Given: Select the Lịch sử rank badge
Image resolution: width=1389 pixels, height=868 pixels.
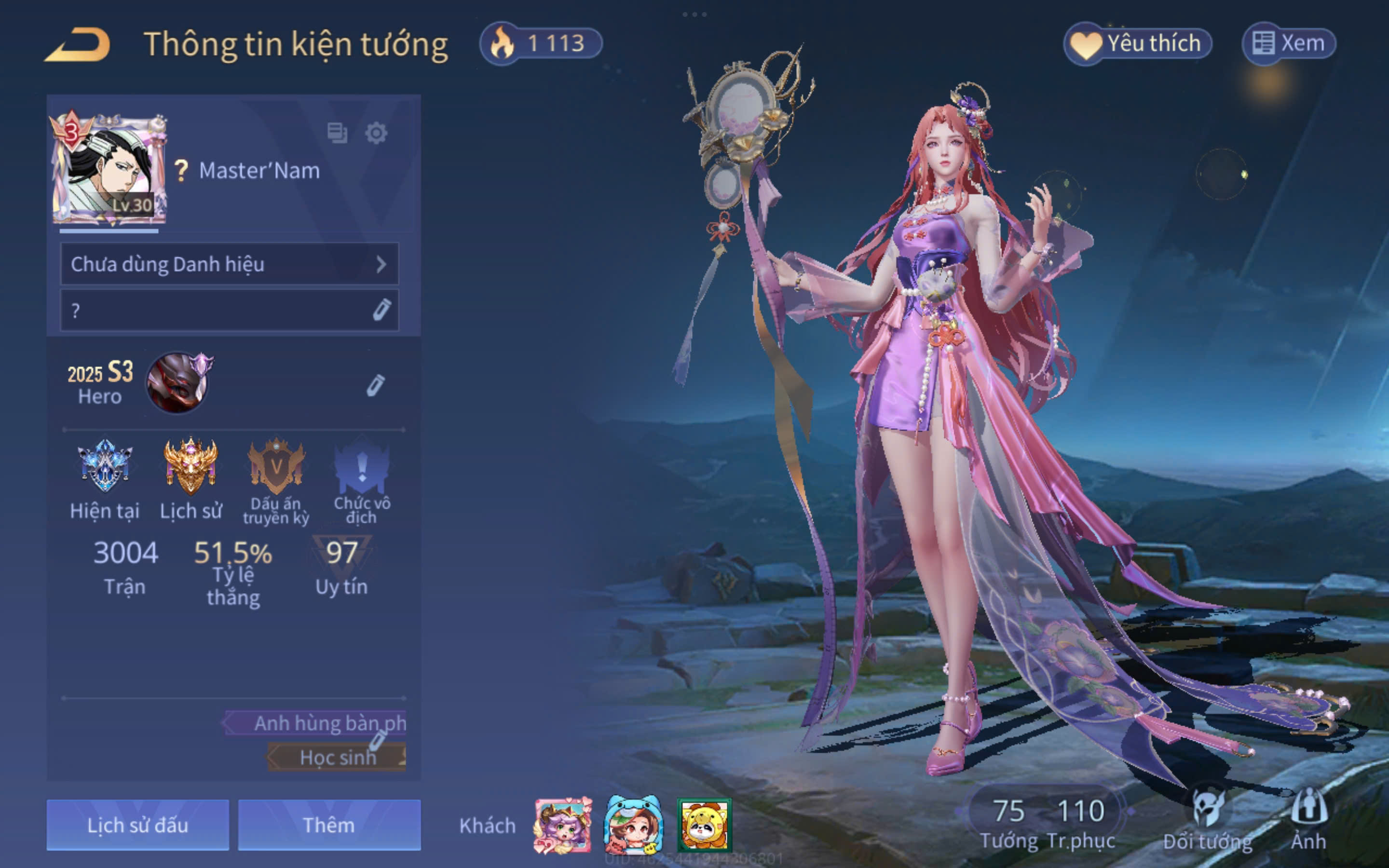Looking at the screenshot, I should (x=191, y=466).
